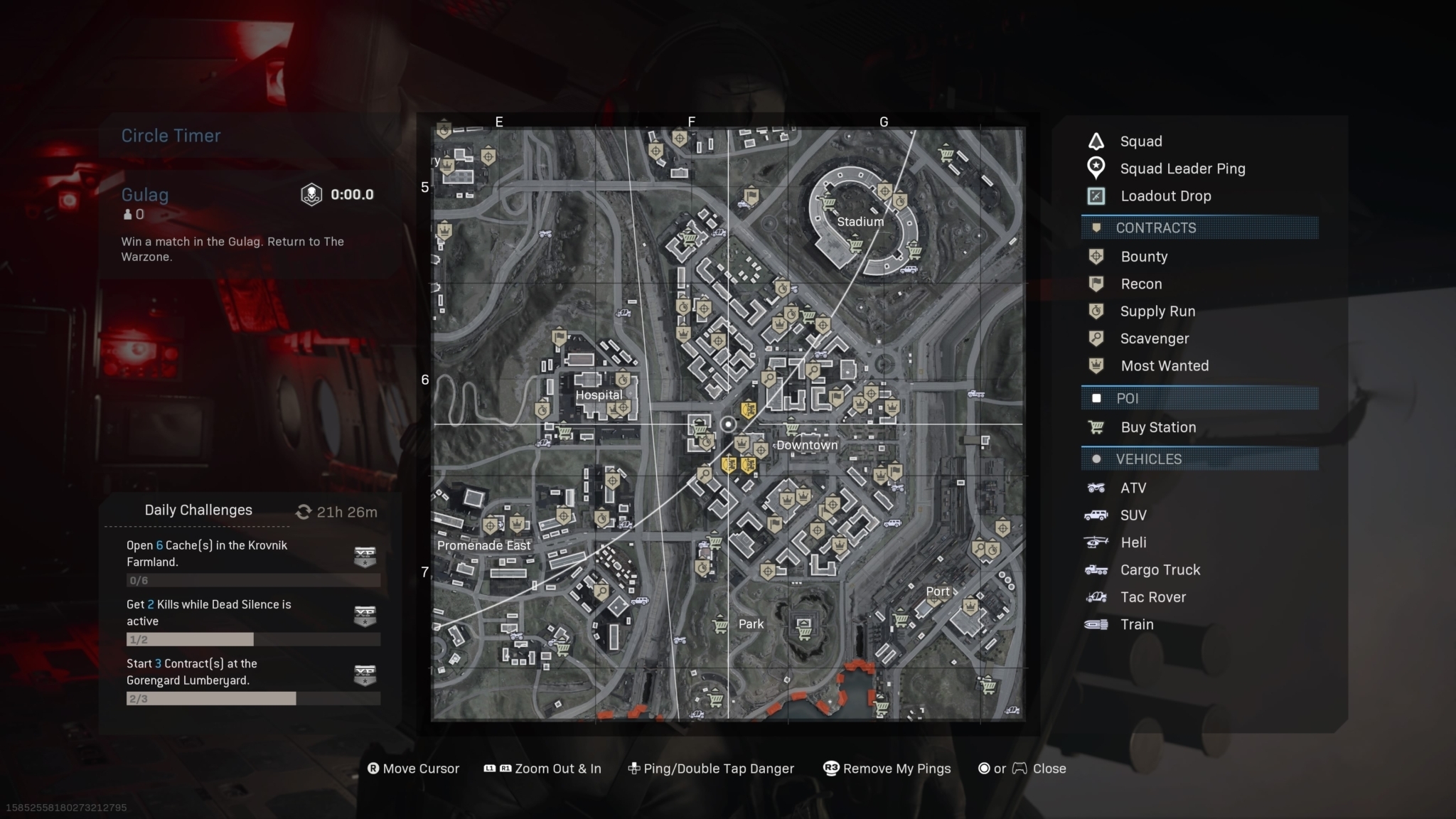Choose Recon in the contracts legend
Image resolution: width=1456 pixels, height=819 pixels.
point(1140,284)
